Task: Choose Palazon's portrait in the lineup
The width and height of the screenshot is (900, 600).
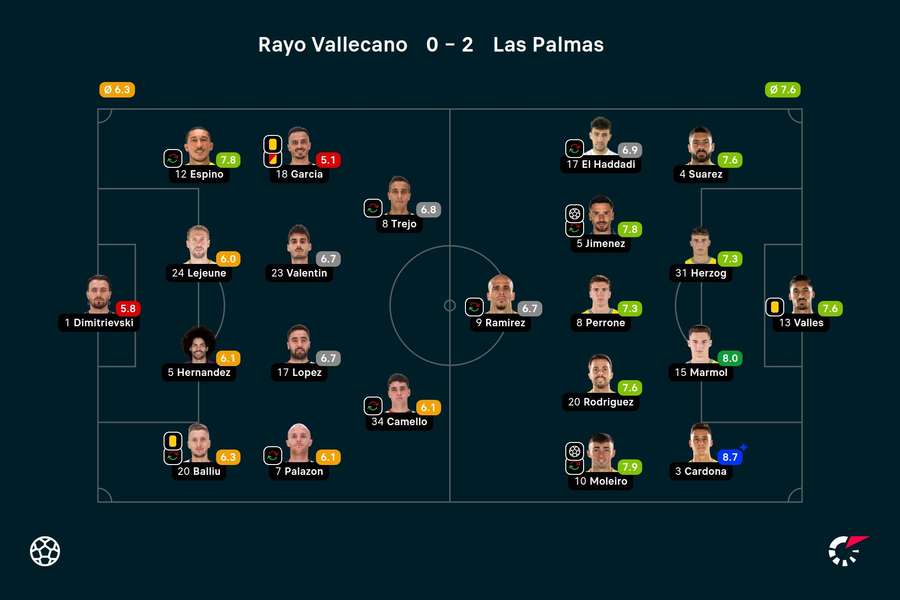Action: pyautogui.click(x=299, y=443)
